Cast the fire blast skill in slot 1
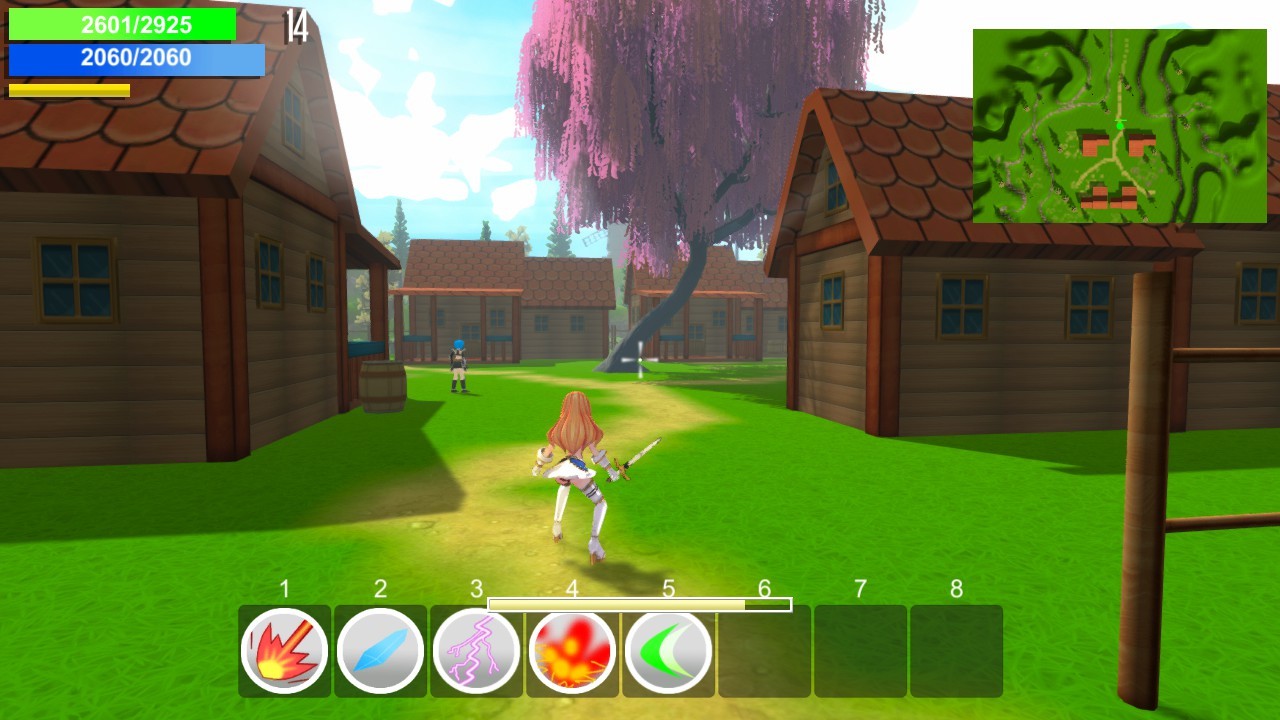Screen dimensions: 1280x720 tap(284, 650)
